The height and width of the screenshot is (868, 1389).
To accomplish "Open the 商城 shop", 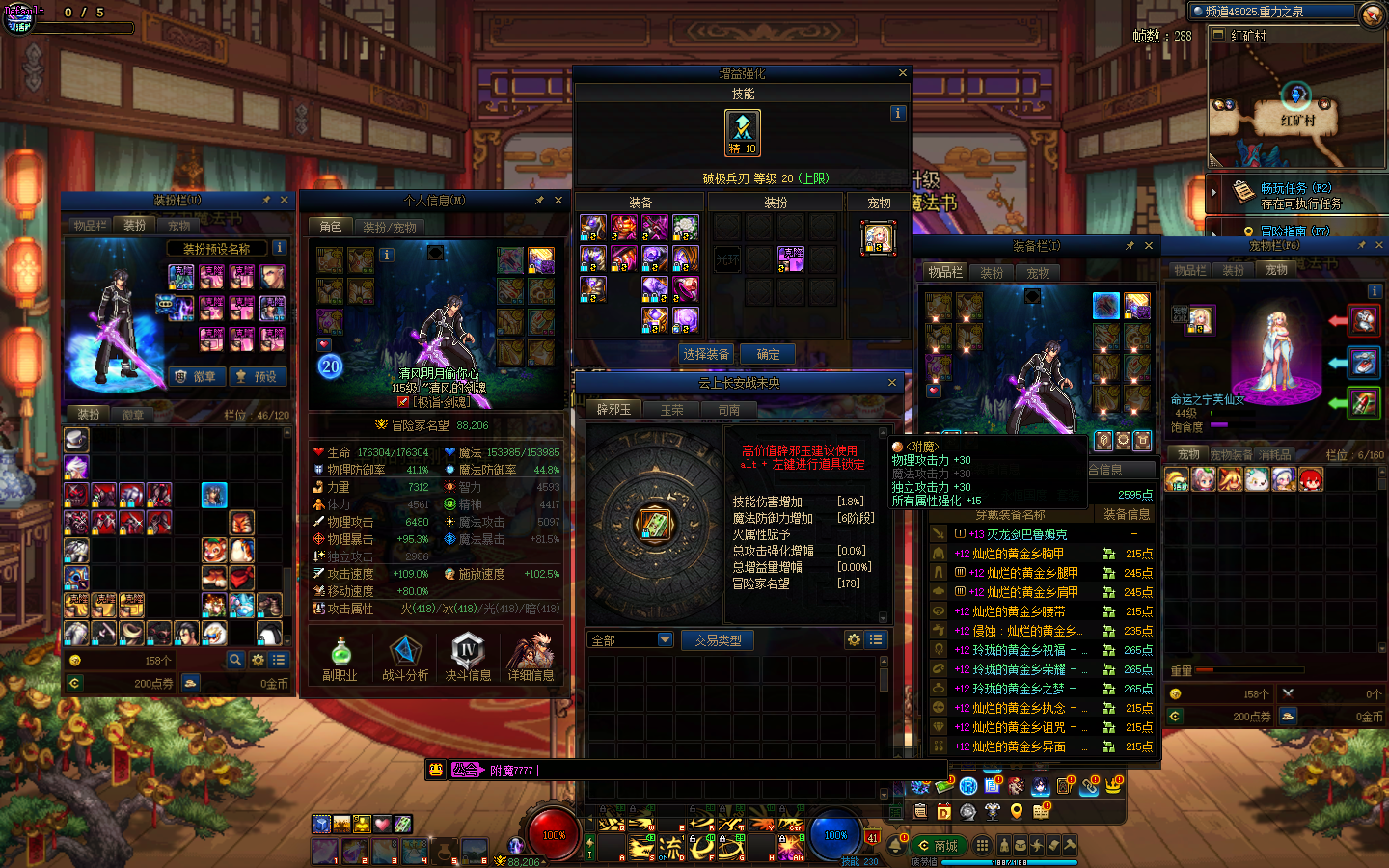I will pos(938,846).
